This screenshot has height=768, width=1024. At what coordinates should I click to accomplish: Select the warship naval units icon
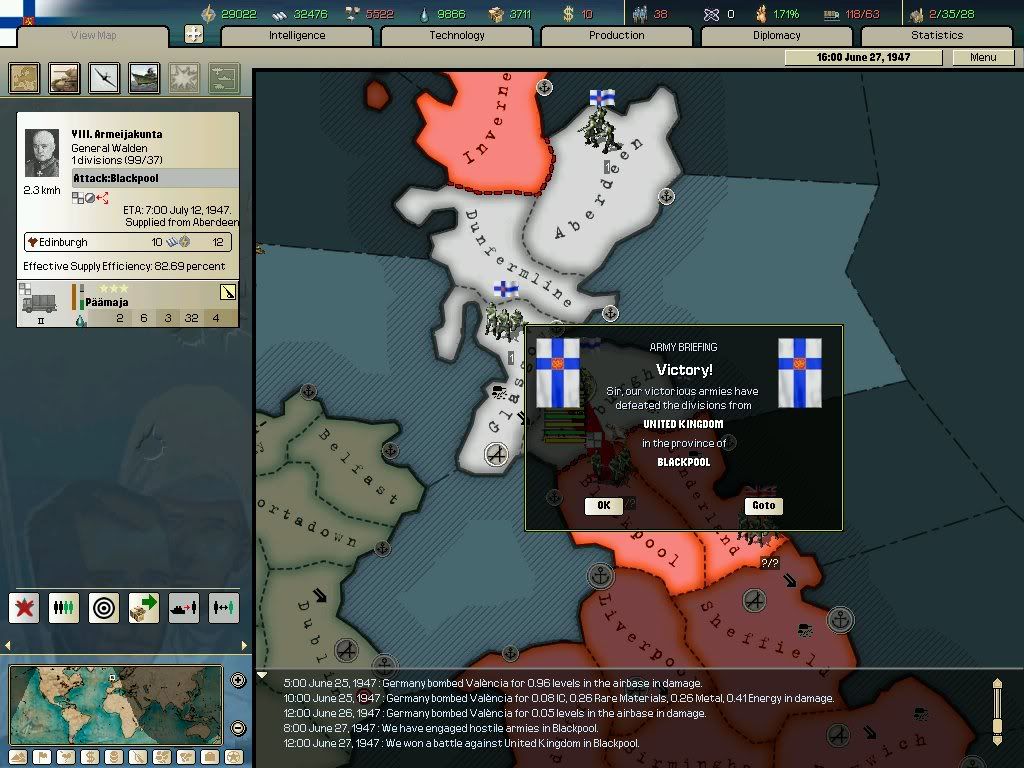tap(145, 78)
